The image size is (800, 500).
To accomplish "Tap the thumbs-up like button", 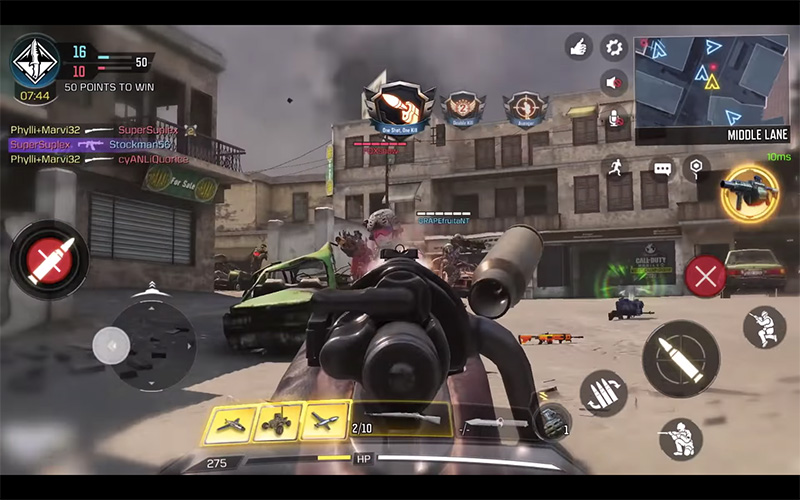I will 578,46.
